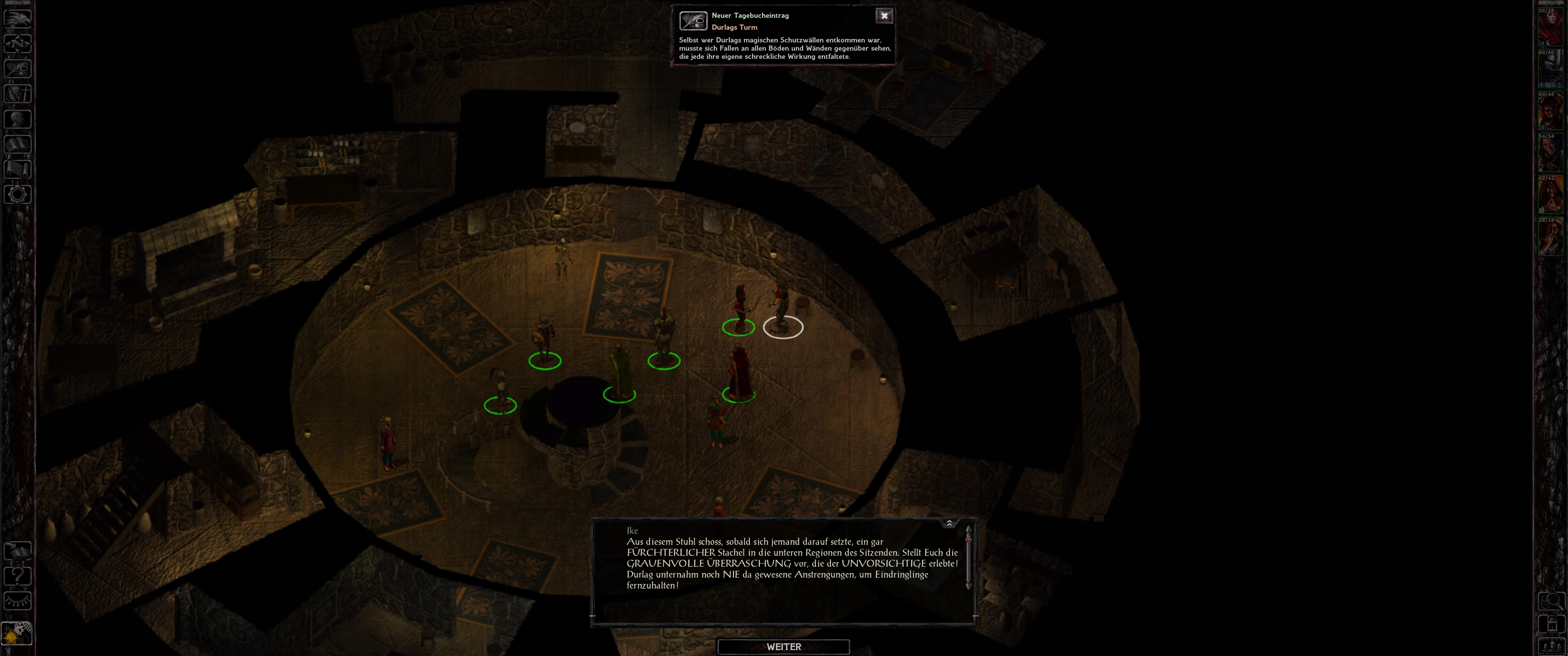
Task: Select entire party with group icon
Action: pyautogui.click(x=1551, y=646)
